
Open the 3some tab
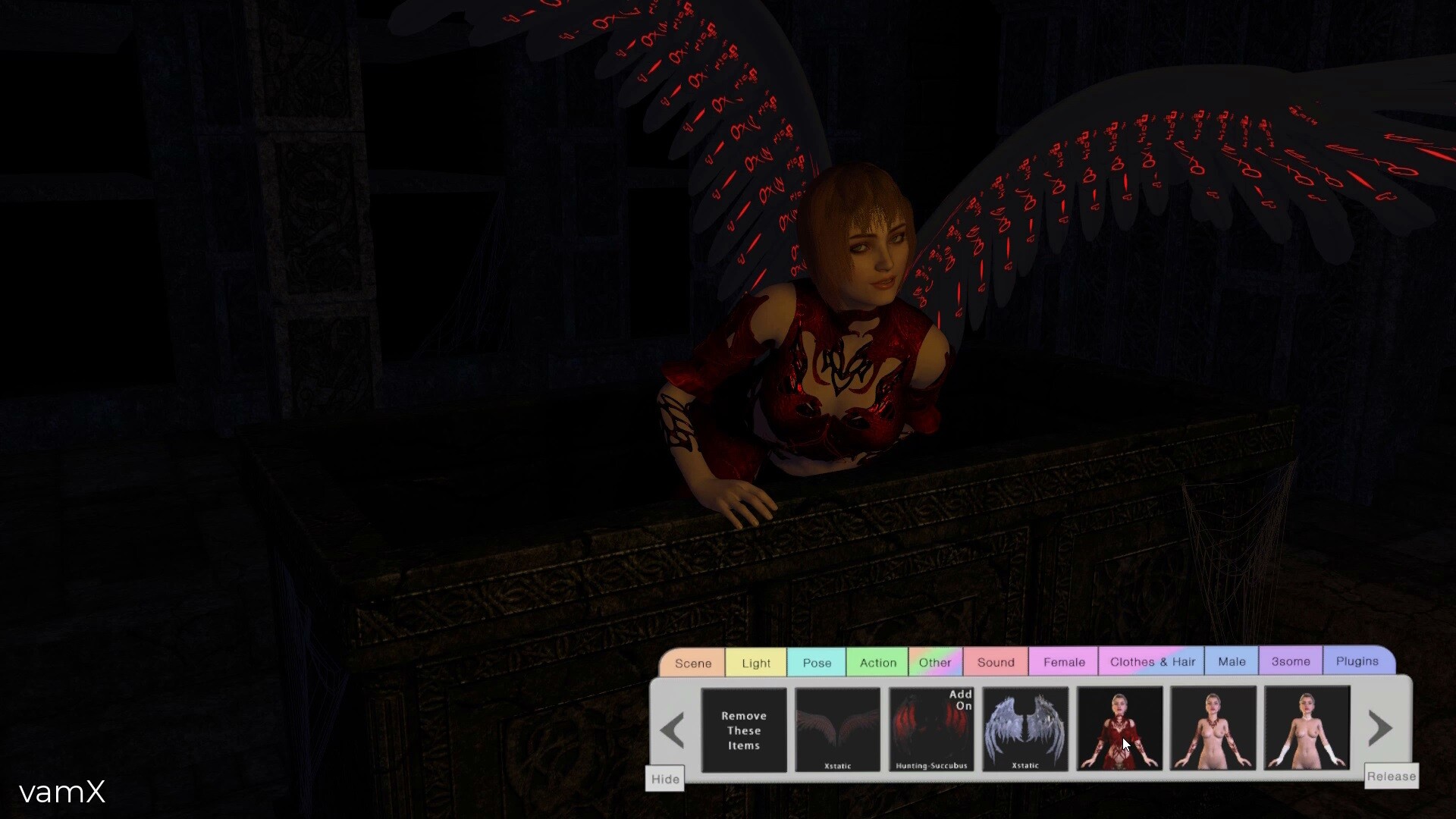point(1291,661)
